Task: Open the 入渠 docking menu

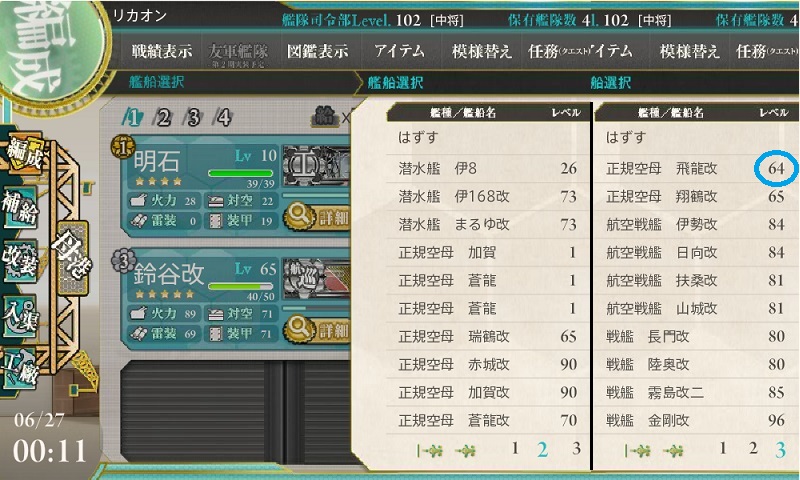Action: coord(23,310)
